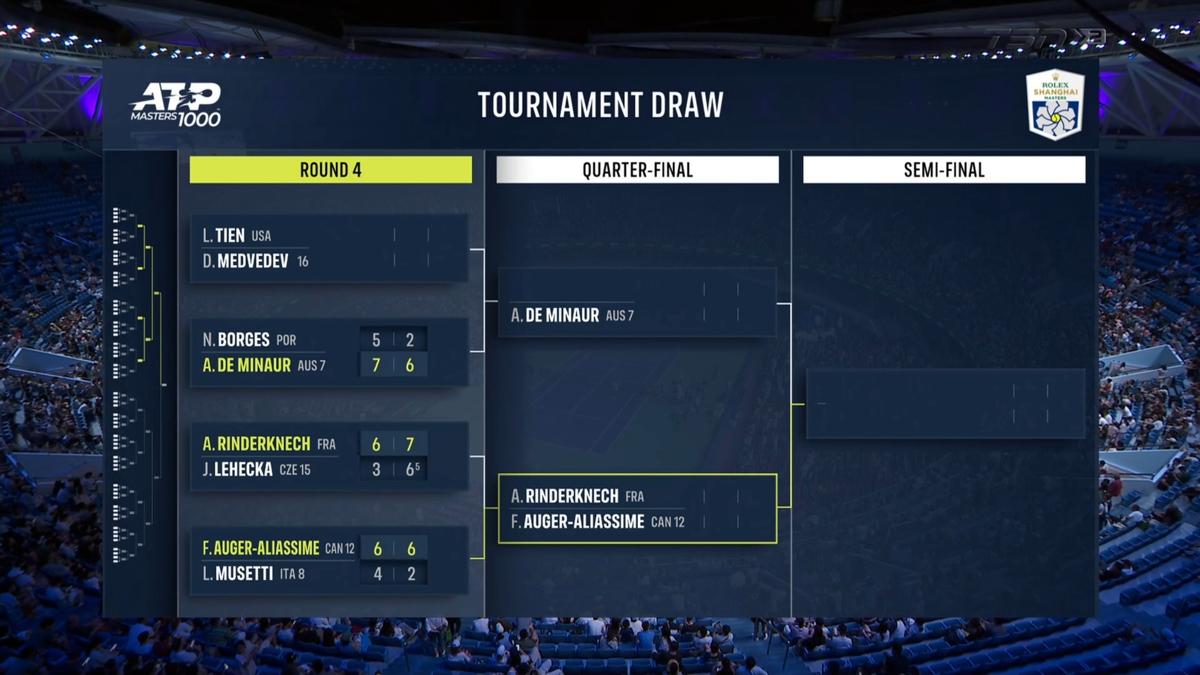Viewport: 1200px width, 675px height.
Task: Open the highlighted Rinderknech vs Auger-Aliassime quarter-final
Action: tap(637, 508)
